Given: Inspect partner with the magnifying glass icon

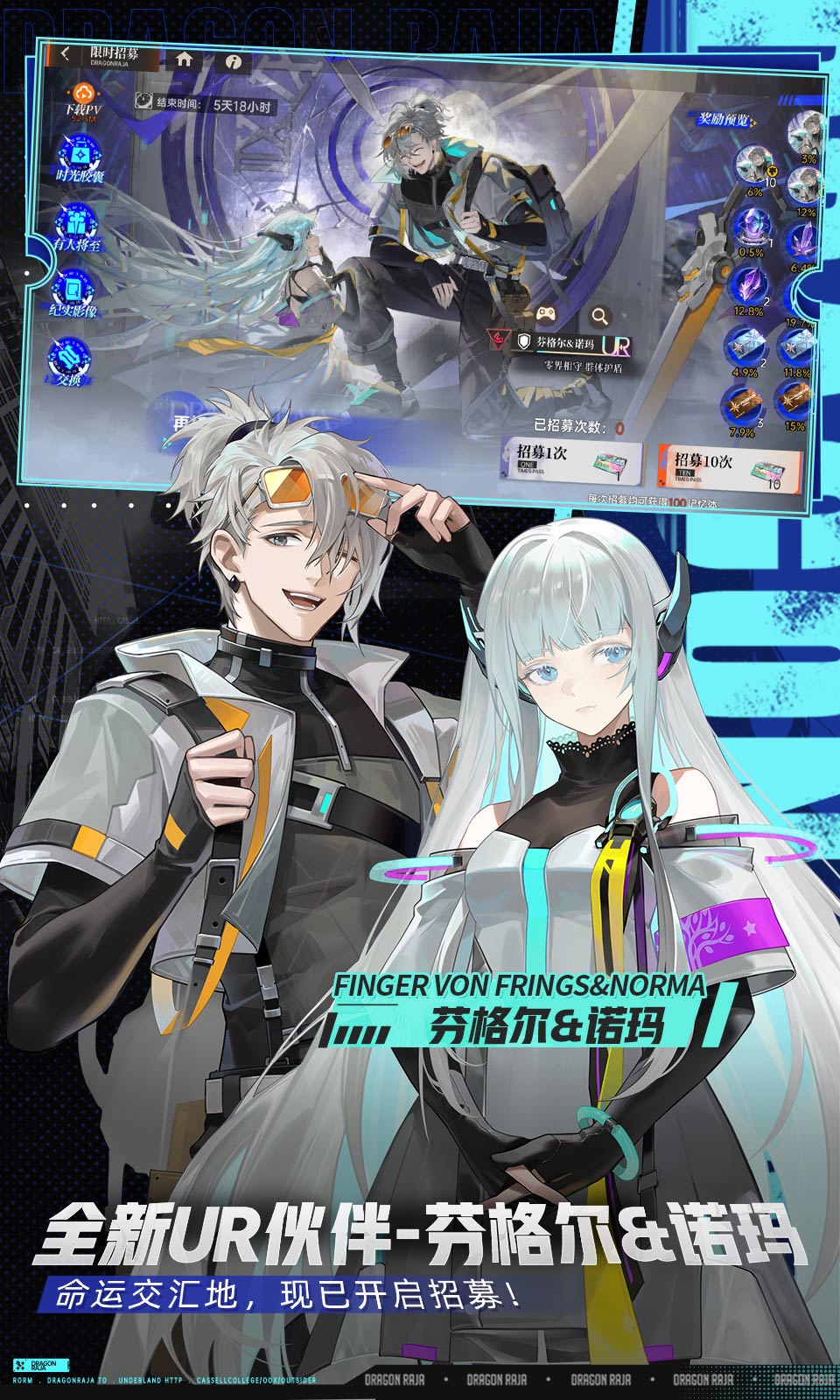Looking at the screenshot, I should [599, 316].
